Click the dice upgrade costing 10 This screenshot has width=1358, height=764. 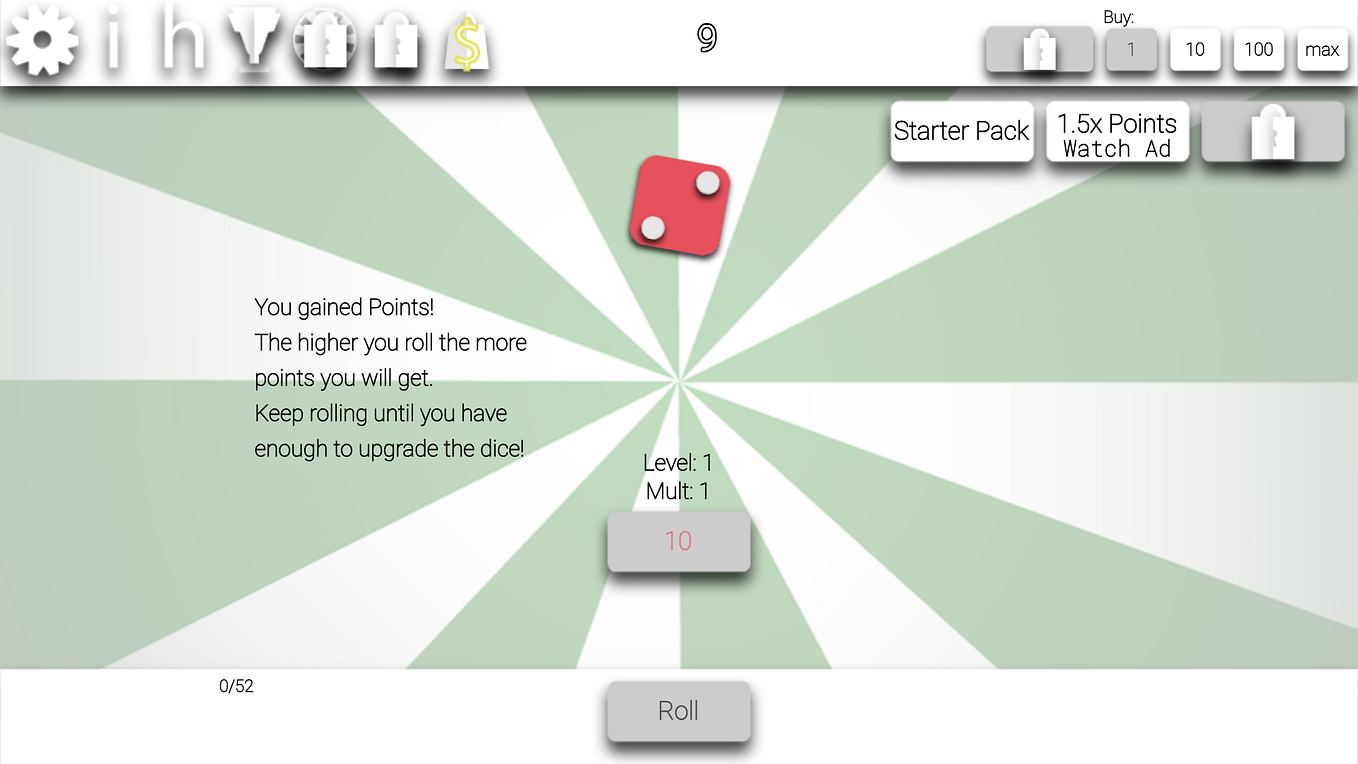[x=678, y=540]
